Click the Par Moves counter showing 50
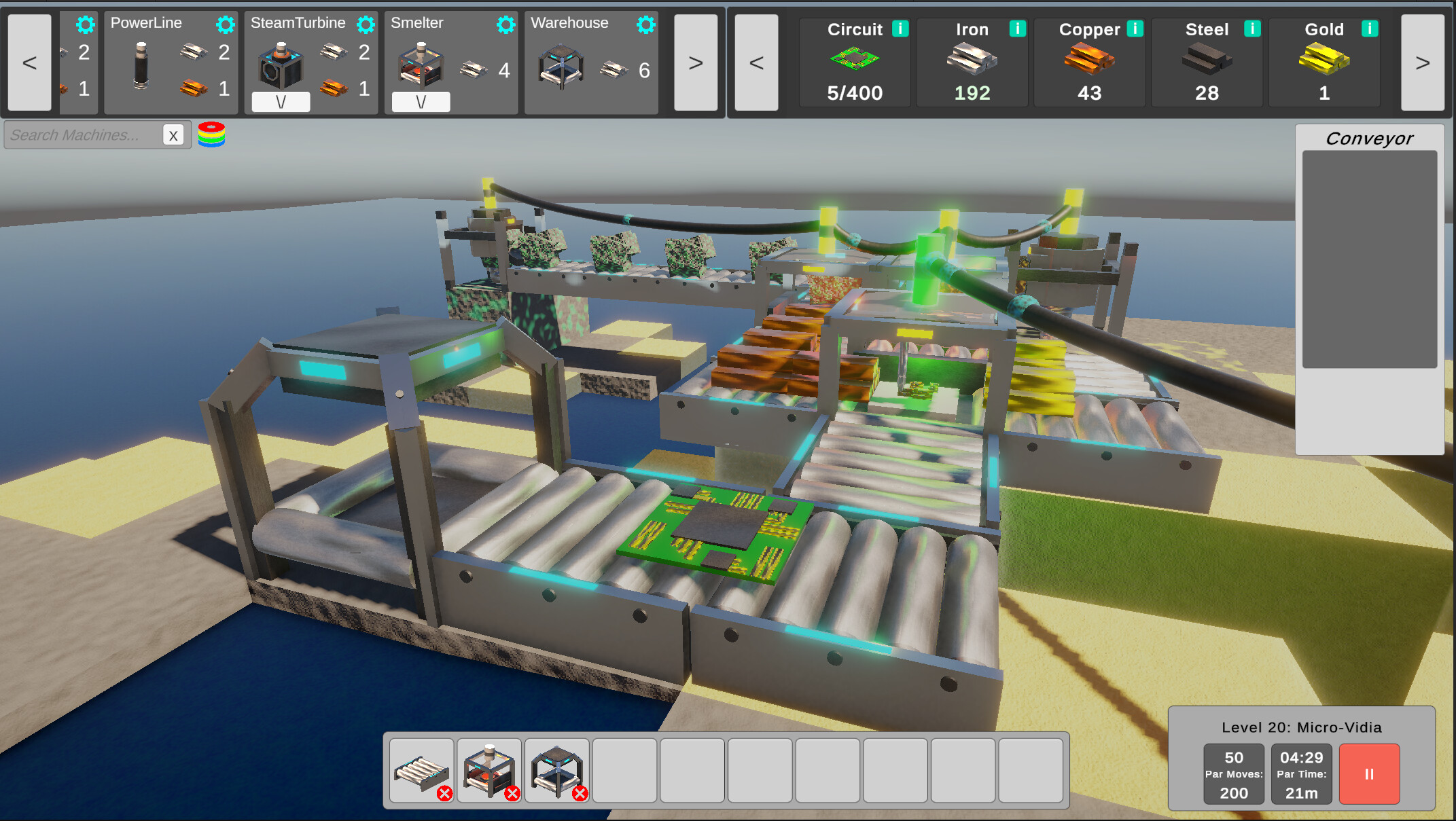The width and height of the screenshot is (1456, 821). [1233, 773]
